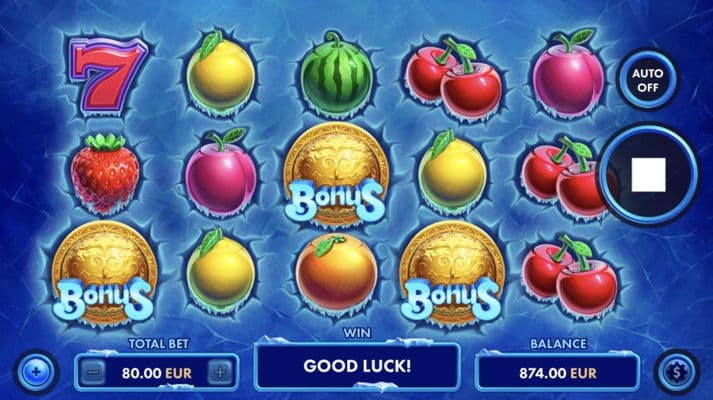
Task: Toggle the AUTO OFF autoplay button
Action: tap(647, 79)
